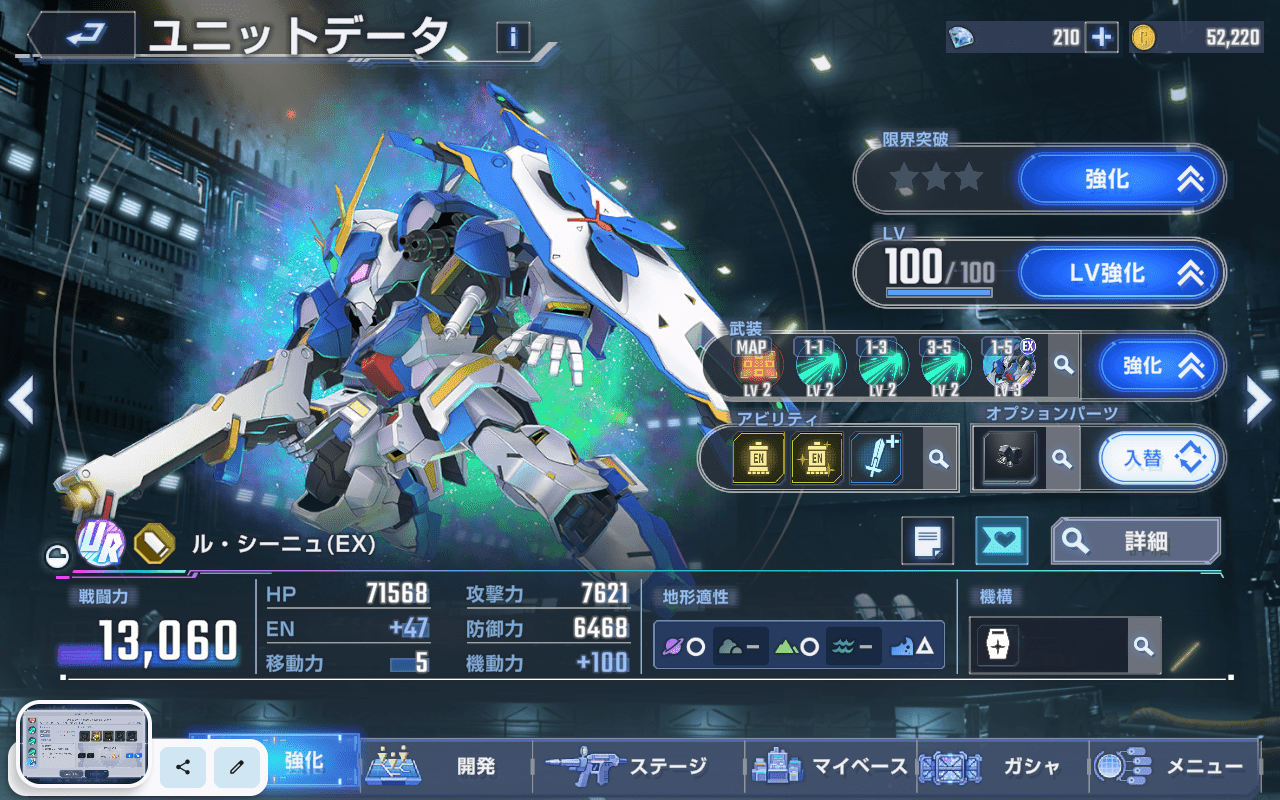Add diamonds with the plus button
1280x800 pixels.
click(1101, 38)
